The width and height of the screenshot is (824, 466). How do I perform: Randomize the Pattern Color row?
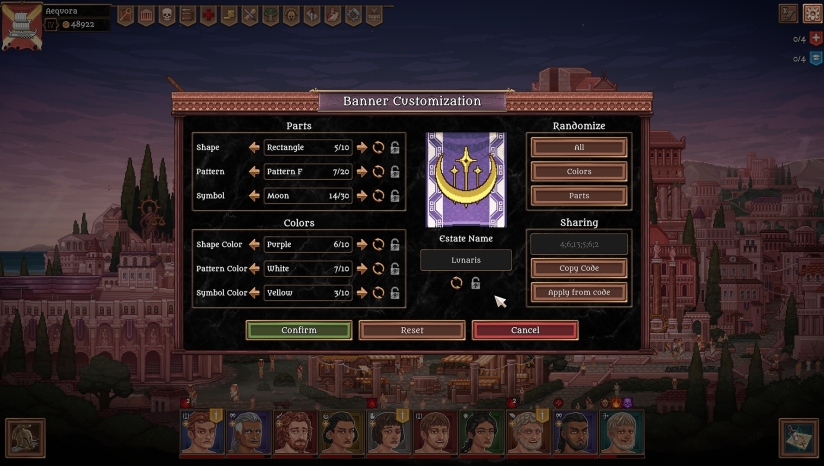[379, 268]
